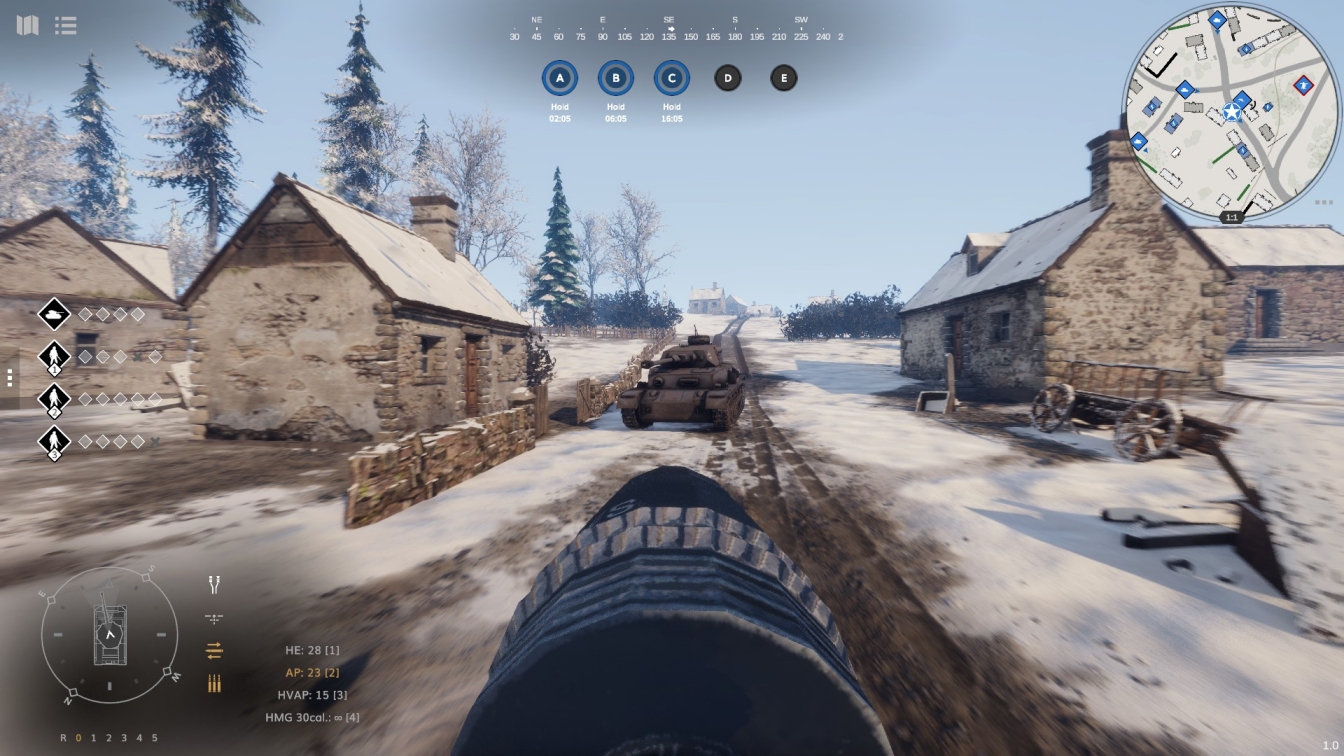The width and height of the screenshot is (1344, 756).
Task: Open the folded map icon
Action: click(x=27, y=25)
